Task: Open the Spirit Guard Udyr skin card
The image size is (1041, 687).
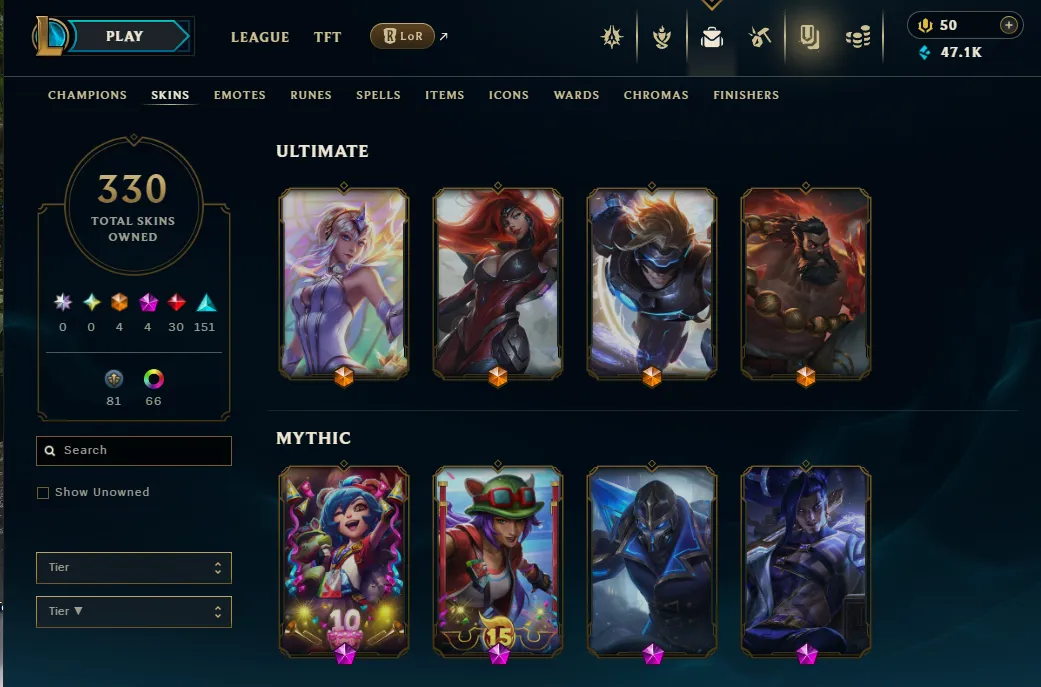Action: pos(806,283)
